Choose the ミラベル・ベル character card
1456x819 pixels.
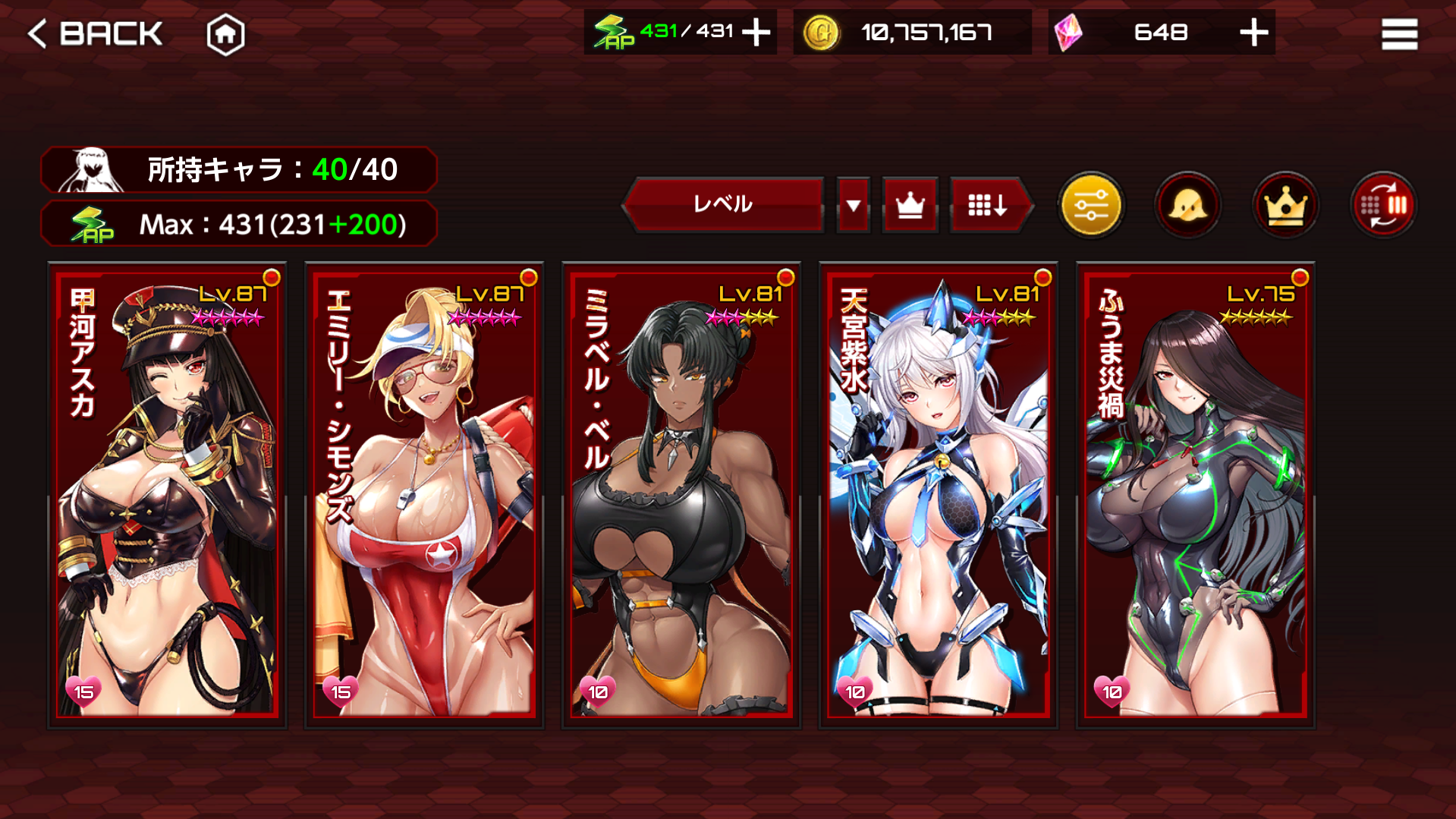click(681, 495)
